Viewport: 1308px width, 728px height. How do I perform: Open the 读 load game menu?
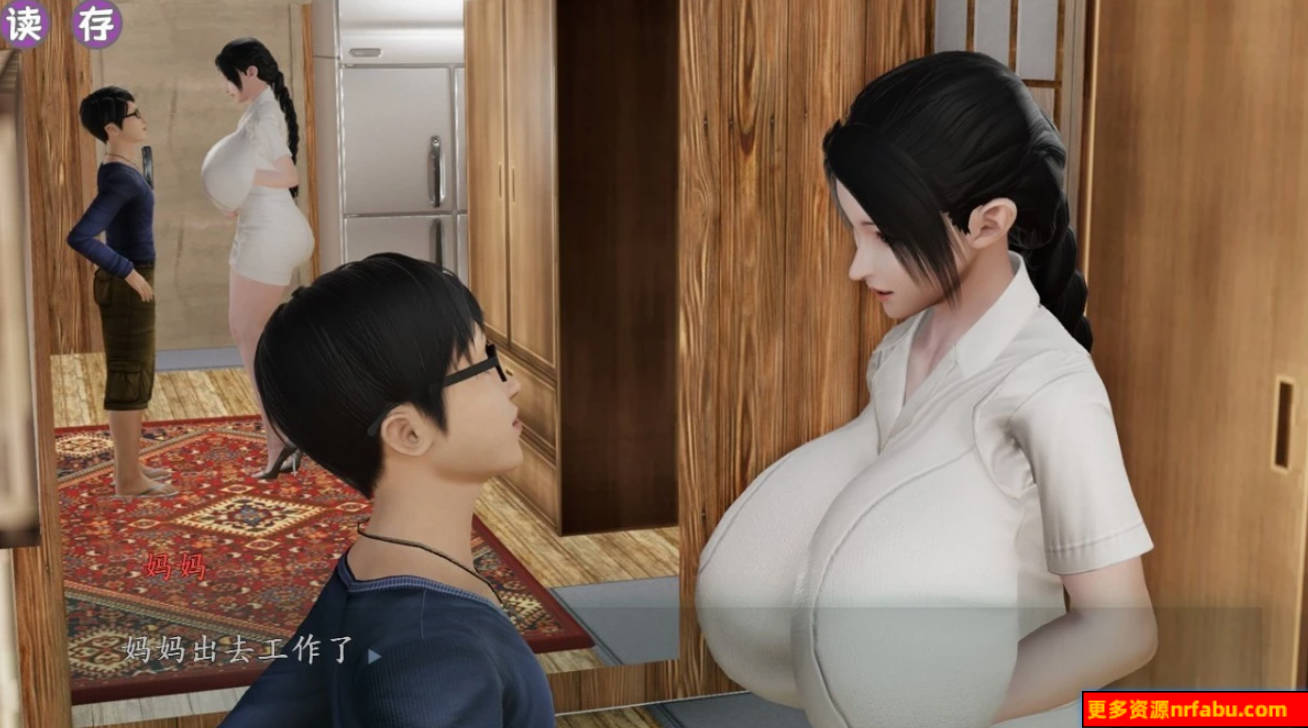[24, 20]
